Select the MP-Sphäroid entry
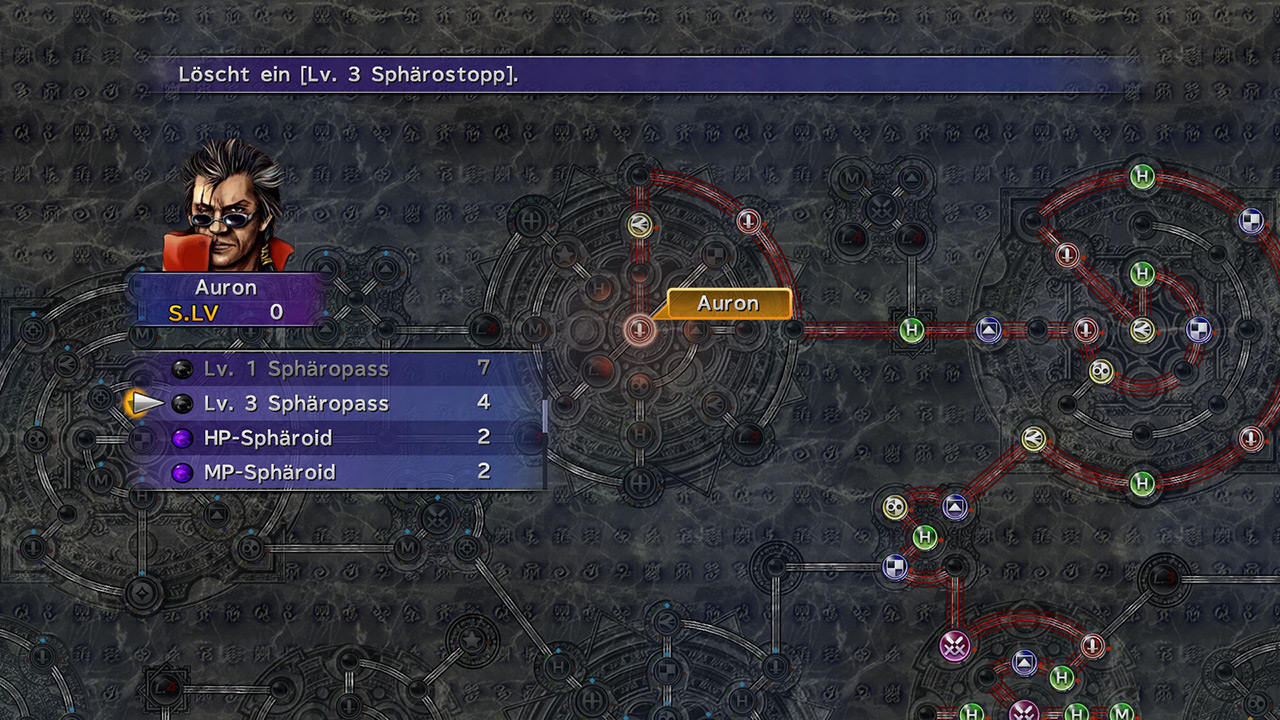Viewport: 1280px width, 720px height. tap(270, 472)
